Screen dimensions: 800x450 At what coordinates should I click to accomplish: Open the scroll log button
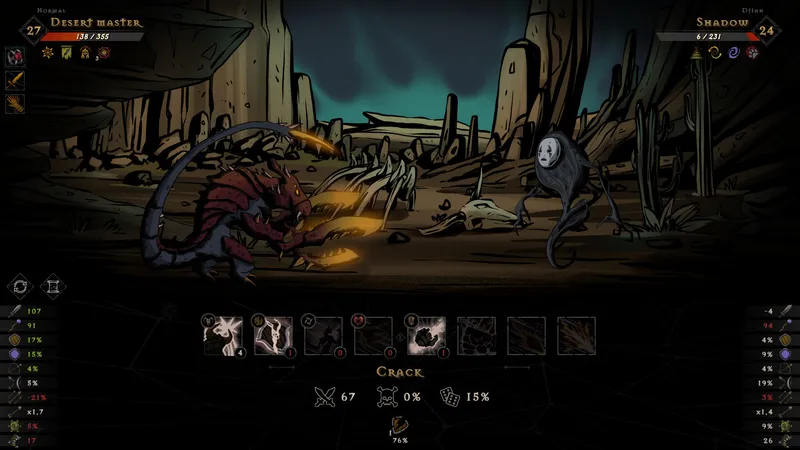(53, 287)
